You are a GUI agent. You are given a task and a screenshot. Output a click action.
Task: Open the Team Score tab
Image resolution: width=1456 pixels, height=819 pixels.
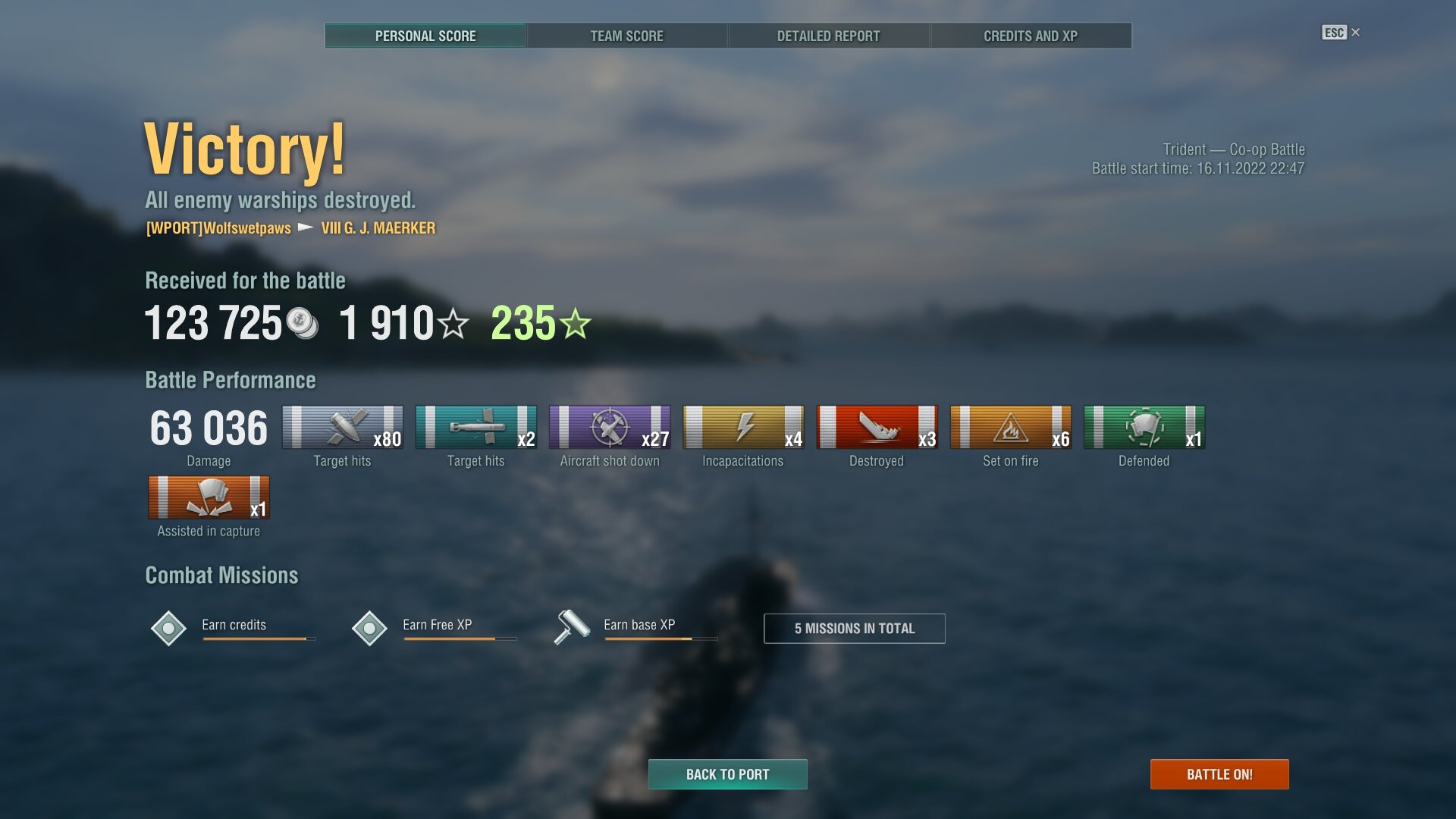(x=626, y=36)
